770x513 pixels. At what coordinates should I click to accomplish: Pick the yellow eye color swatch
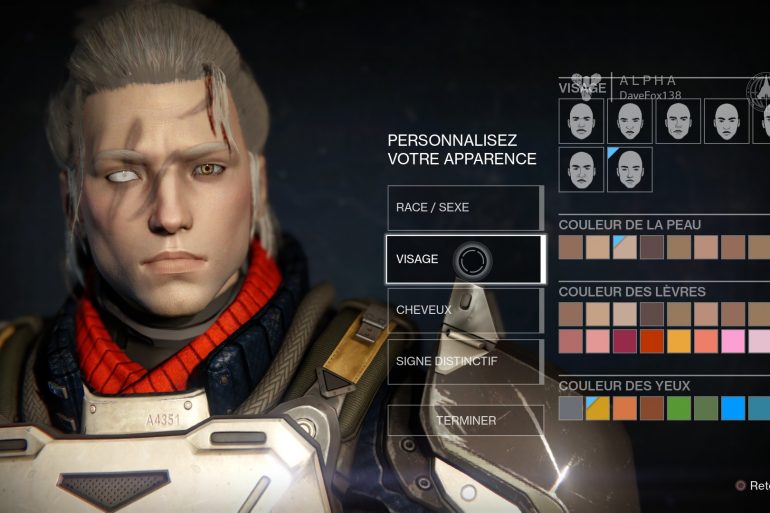pyautogui.click(x=598, y=408)
